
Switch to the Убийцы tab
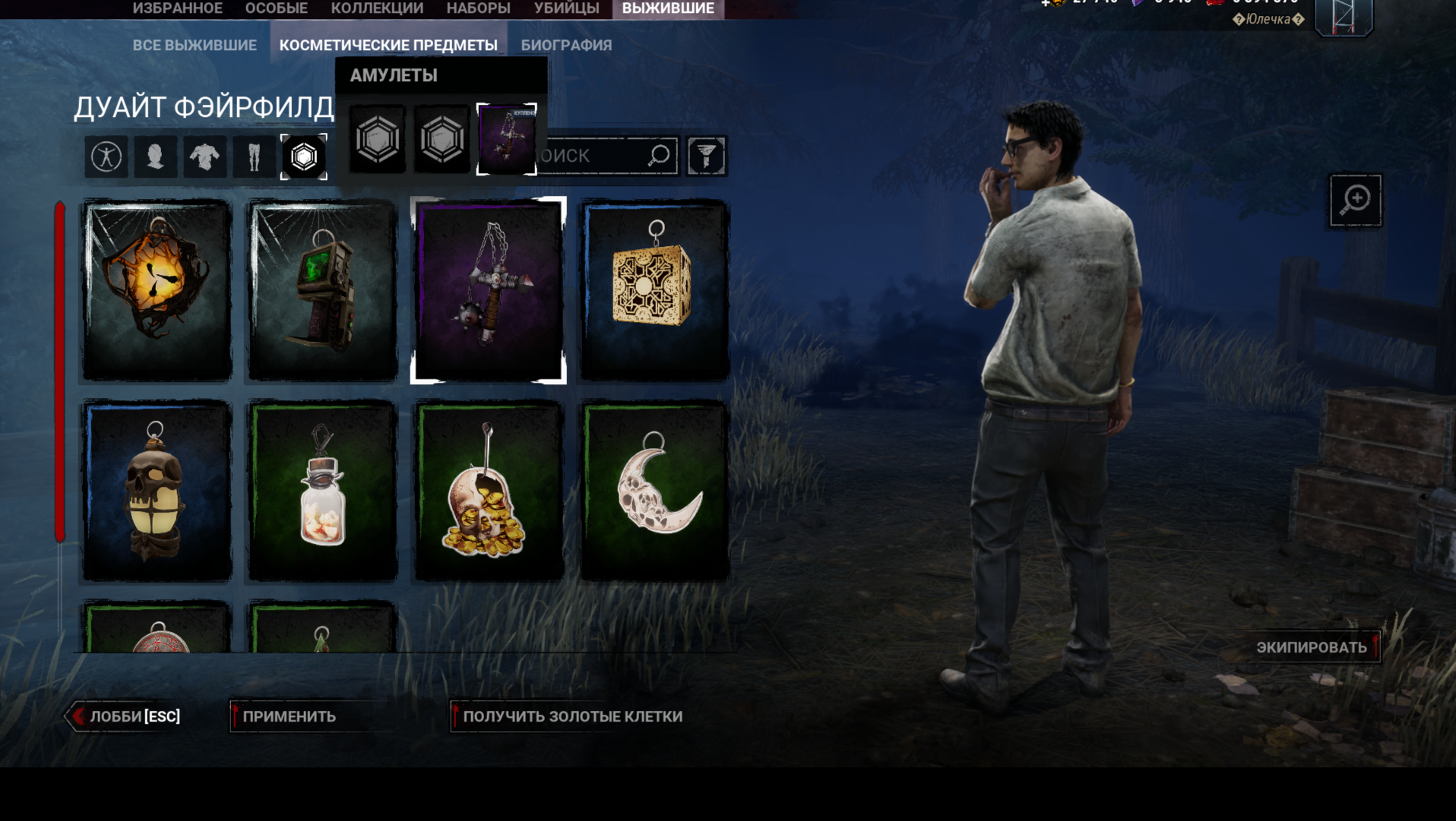(566, 8)
